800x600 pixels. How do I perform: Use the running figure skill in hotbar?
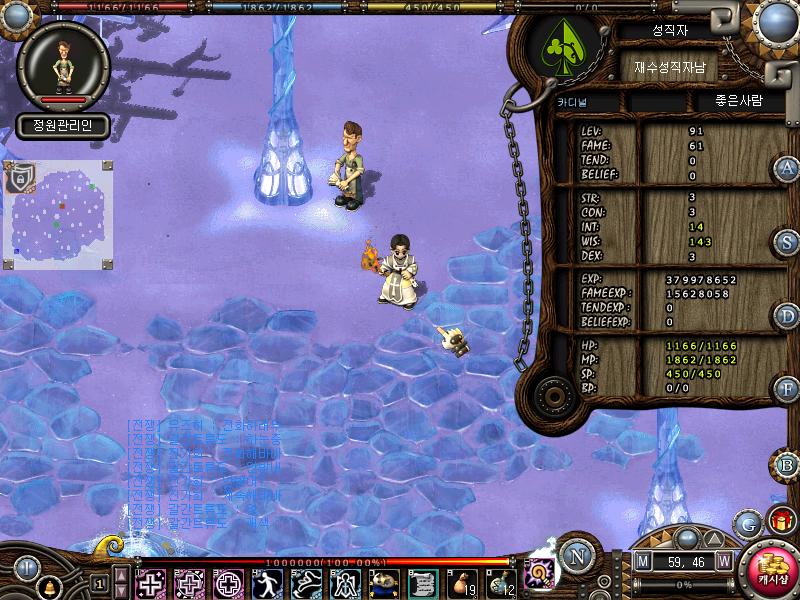click(267, 582)
